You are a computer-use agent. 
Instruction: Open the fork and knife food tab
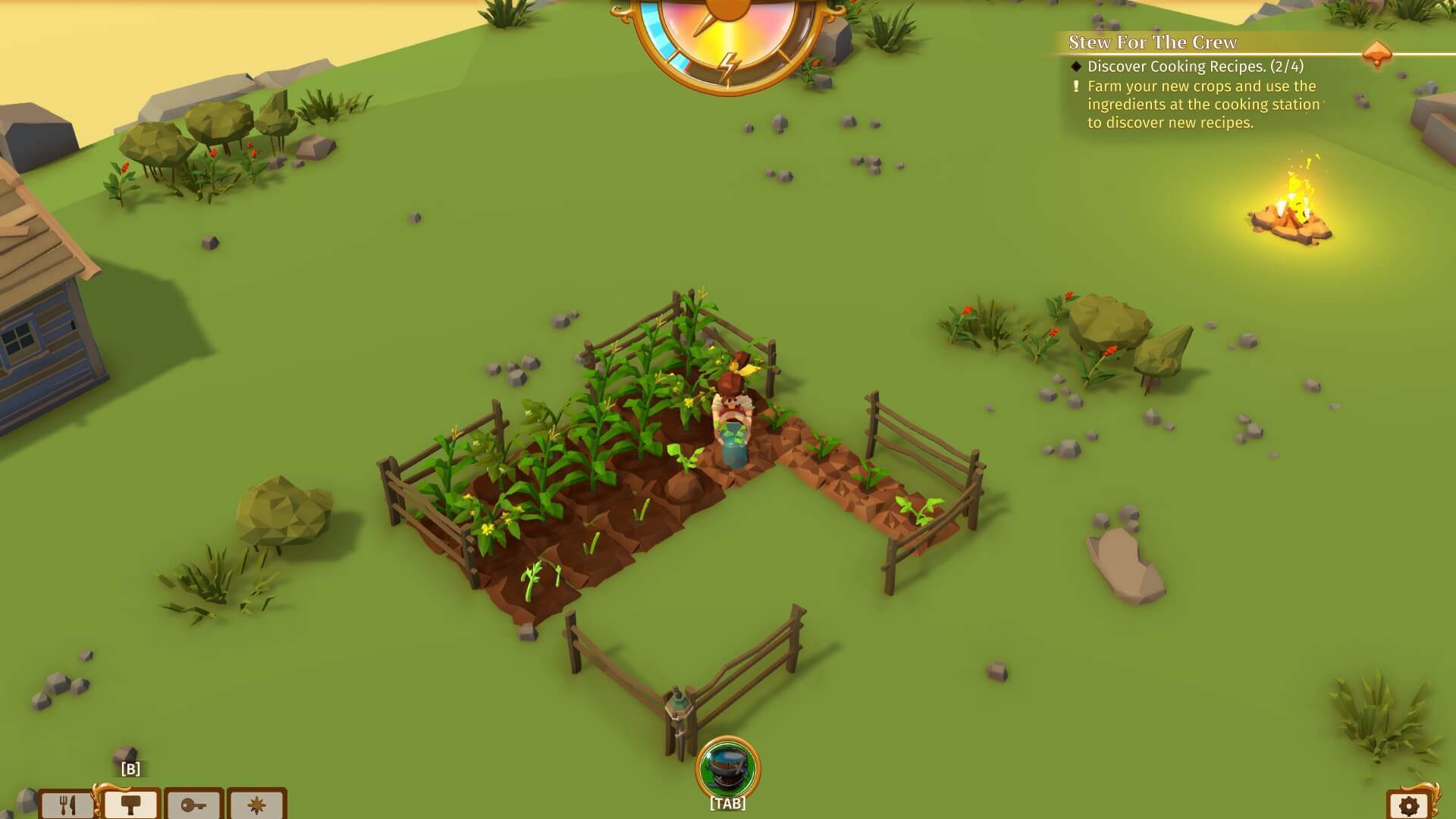pos(67,804)
